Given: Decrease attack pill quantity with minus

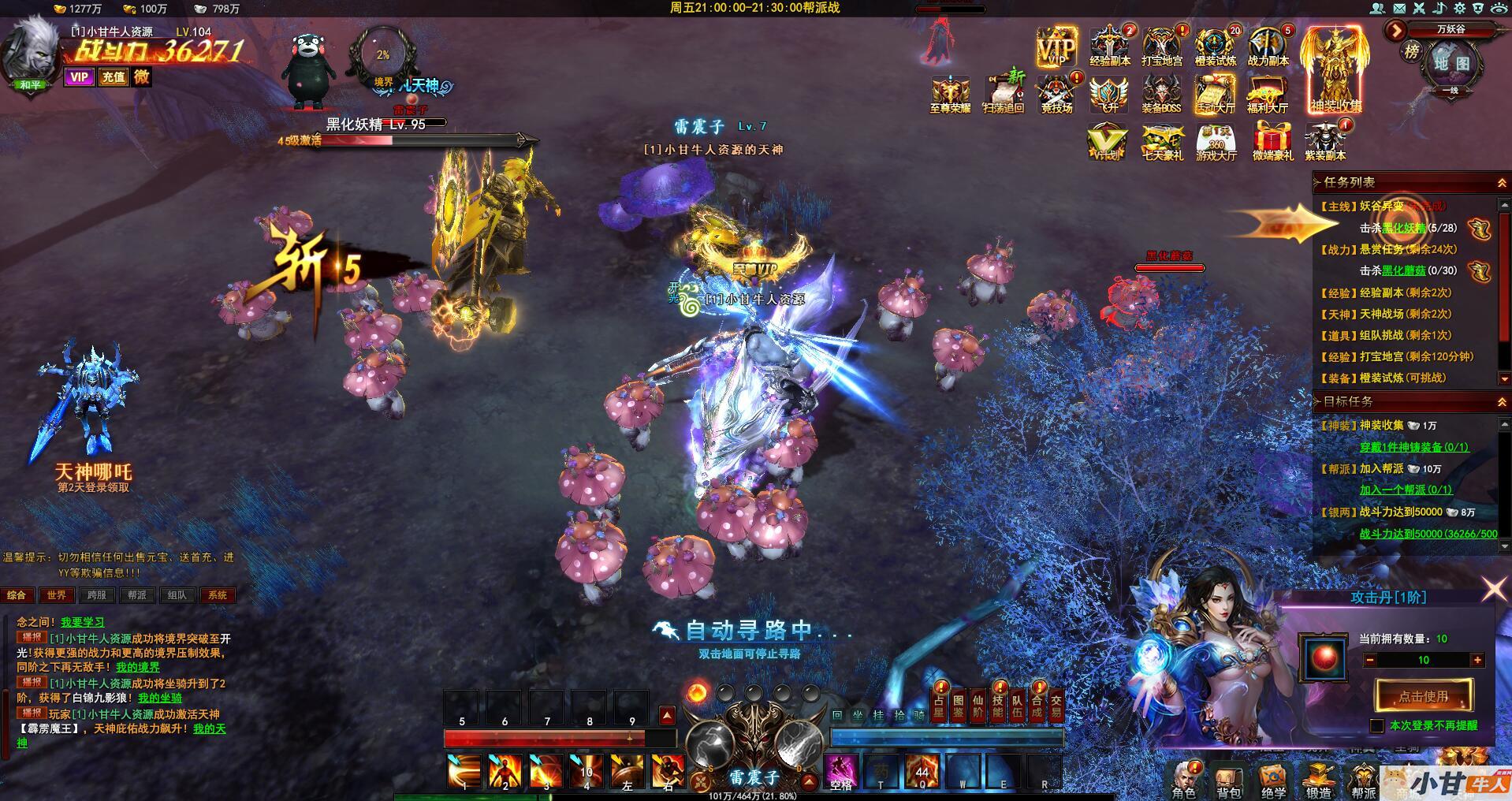Looking at the screenshot, I should click(x=1370, y=660).
